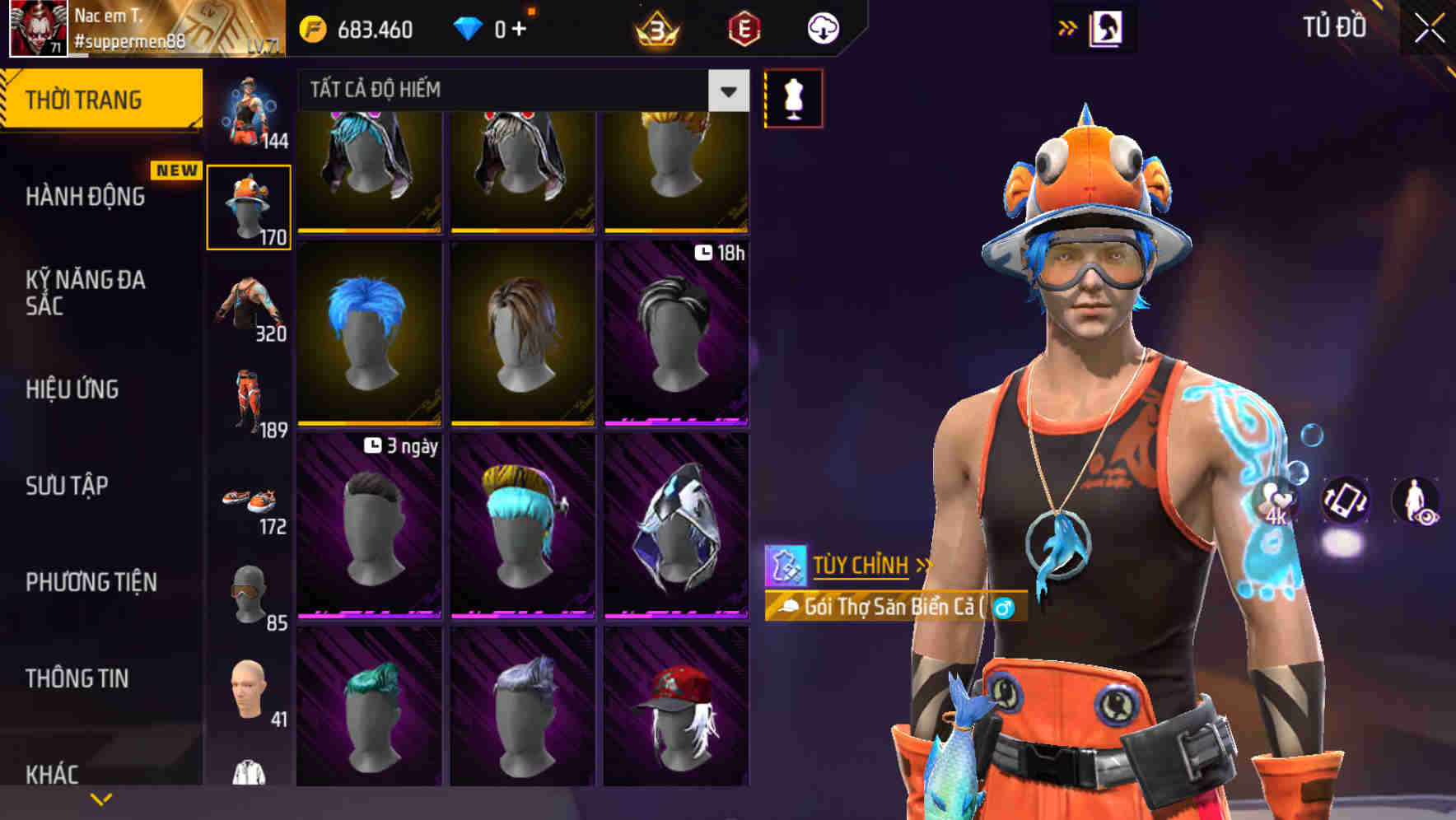Click the cloud download icon in top bar
The height and width of the screenshot is (820, 1456).
tap(822, 27)
